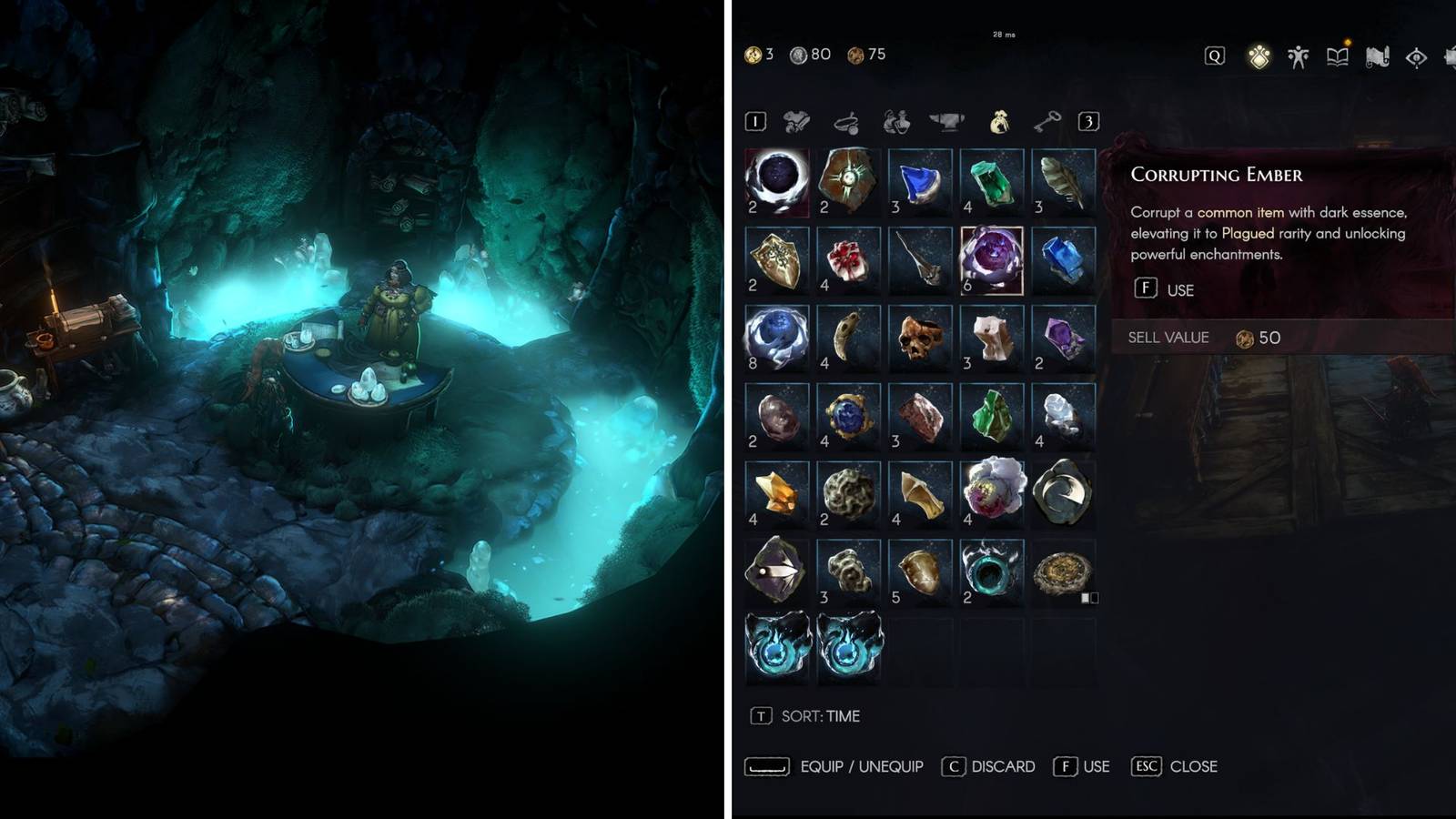
Task: Open the journal book icon with notification dot
Action: (x=1338, y=56)
